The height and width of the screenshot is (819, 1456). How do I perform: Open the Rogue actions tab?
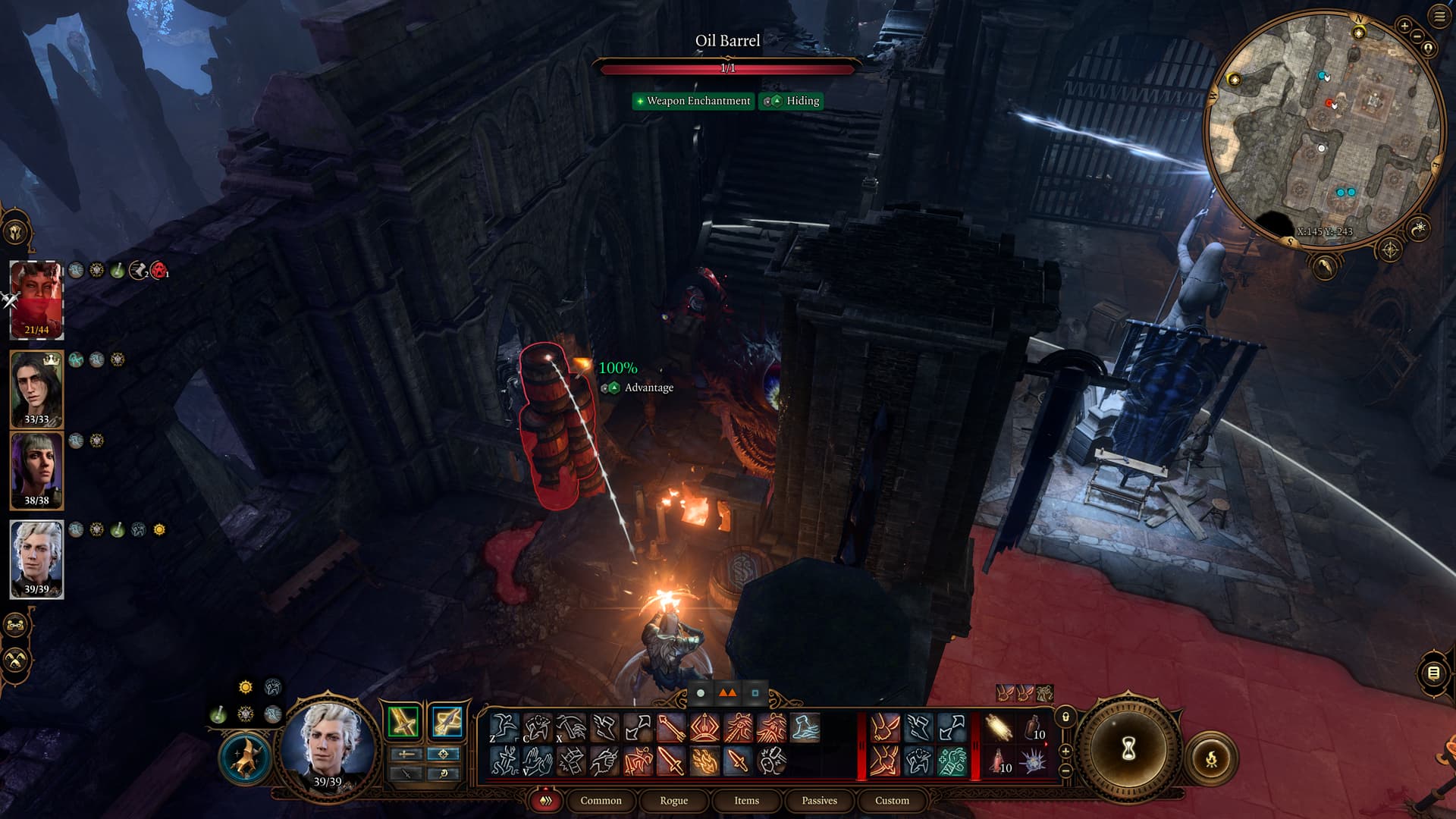tap(673, 801)
